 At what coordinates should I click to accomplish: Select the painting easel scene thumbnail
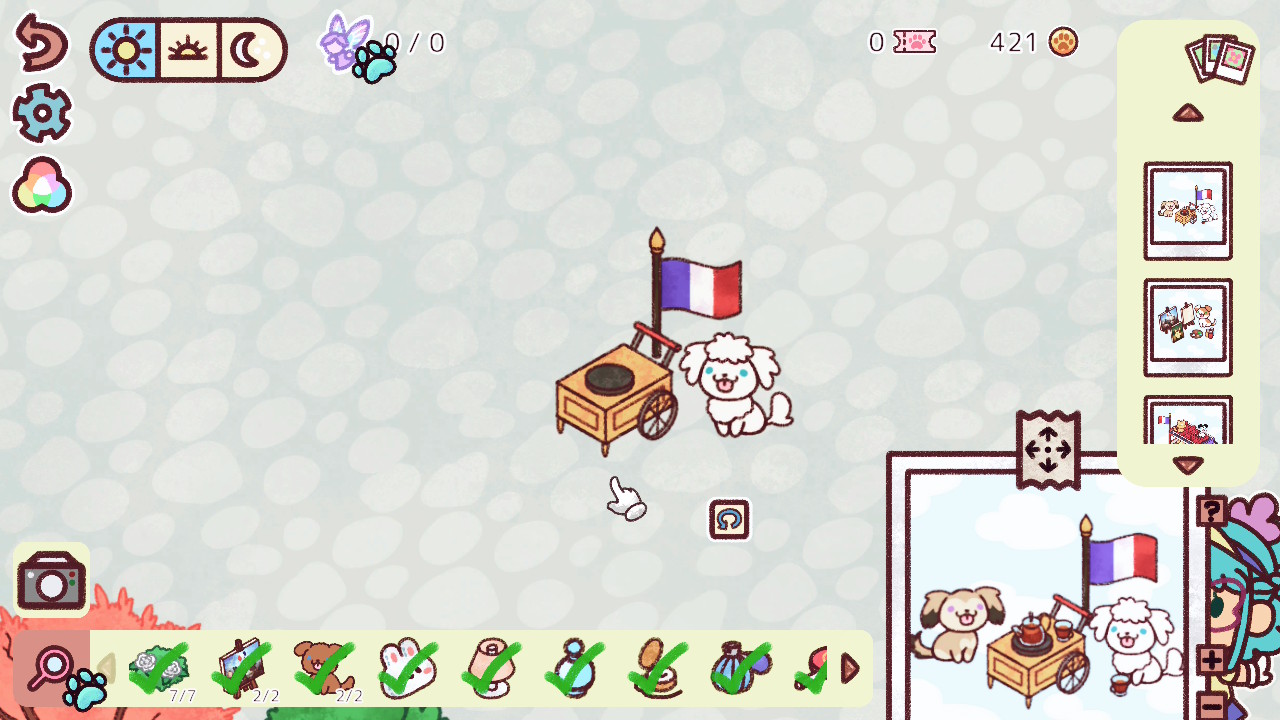tap(1188, 327)
